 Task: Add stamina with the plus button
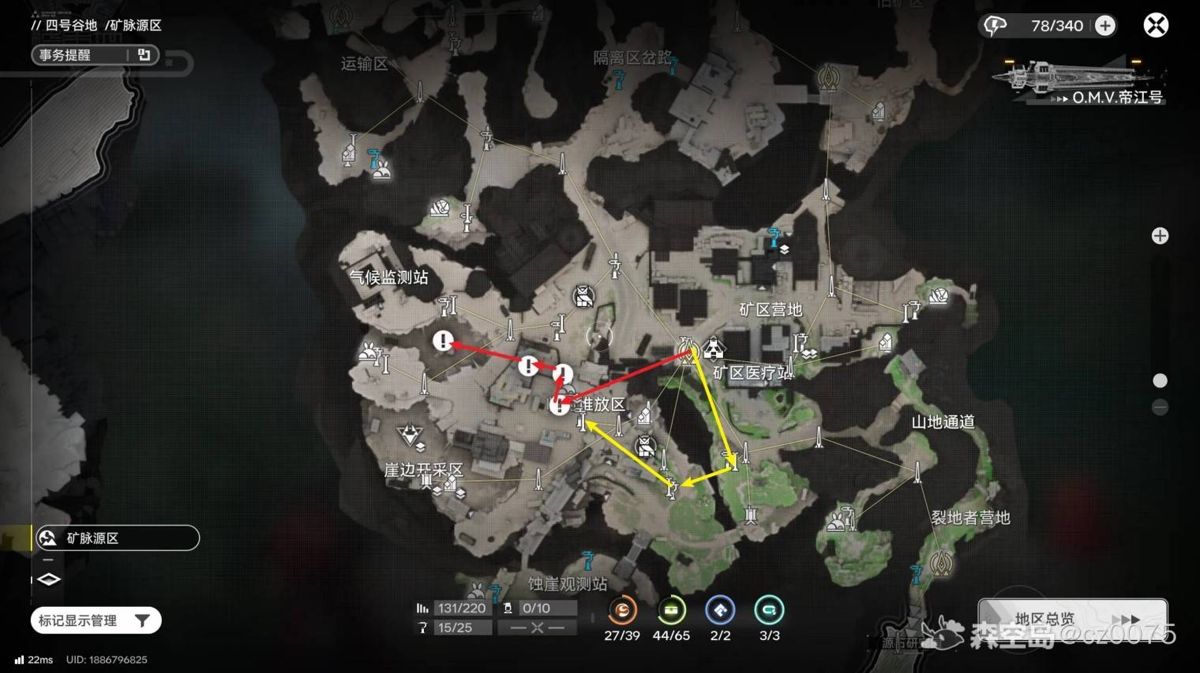point(1104,26)
